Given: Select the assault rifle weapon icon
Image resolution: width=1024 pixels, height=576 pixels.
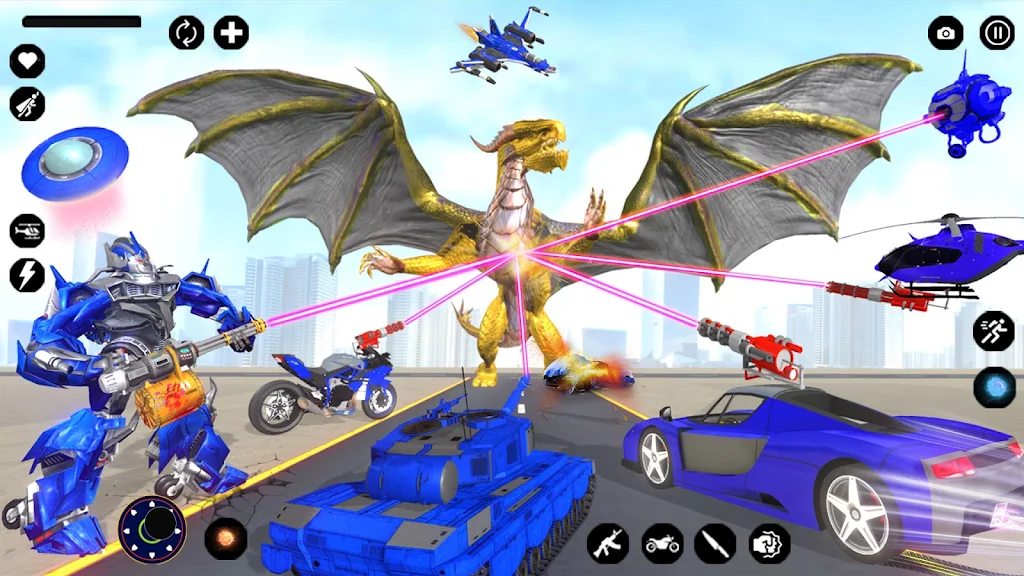Looking at the screenshot, I should 608,543.
